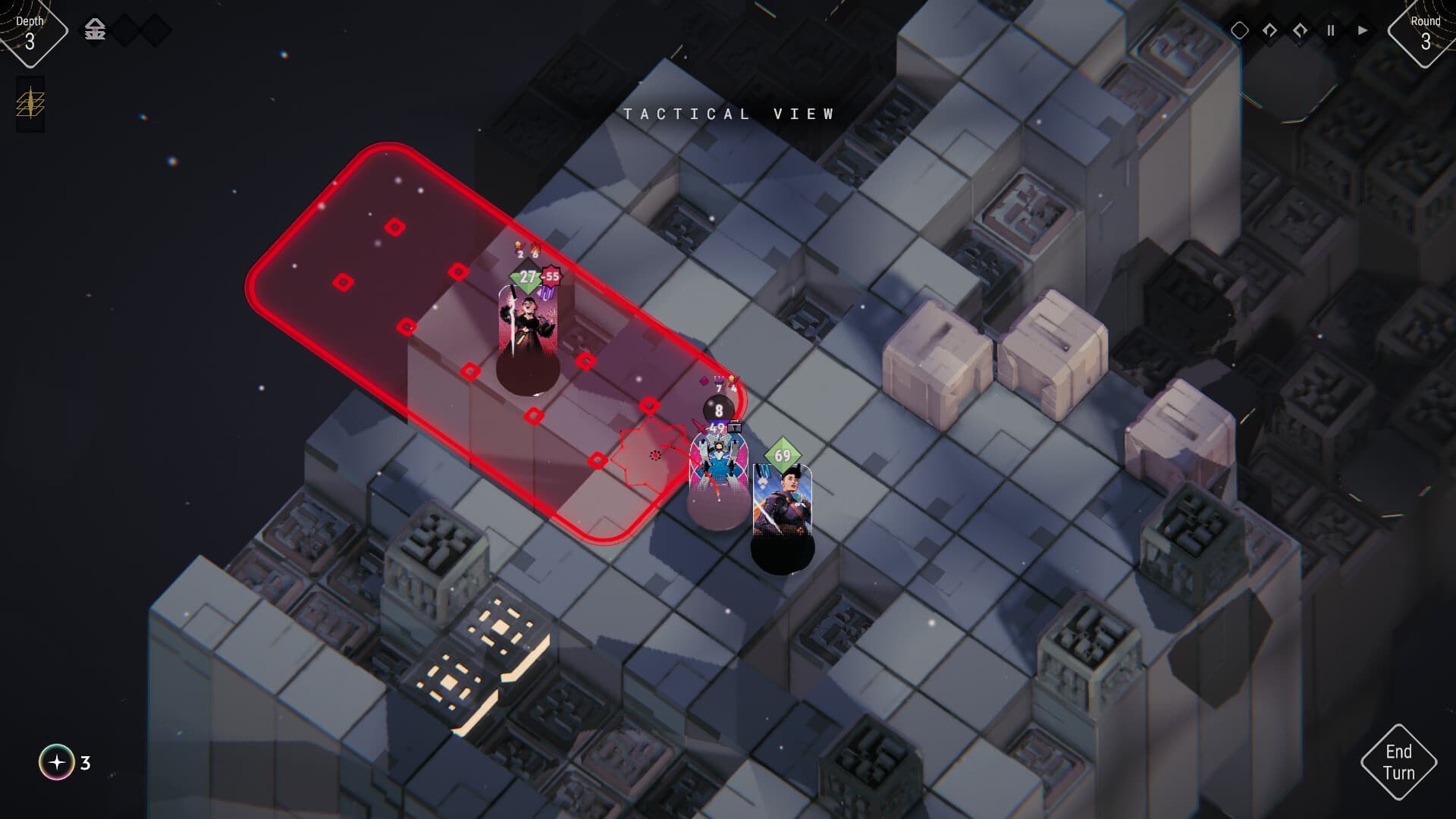Click the purple -55 shield badge
1456x819 pixels.
551,278
